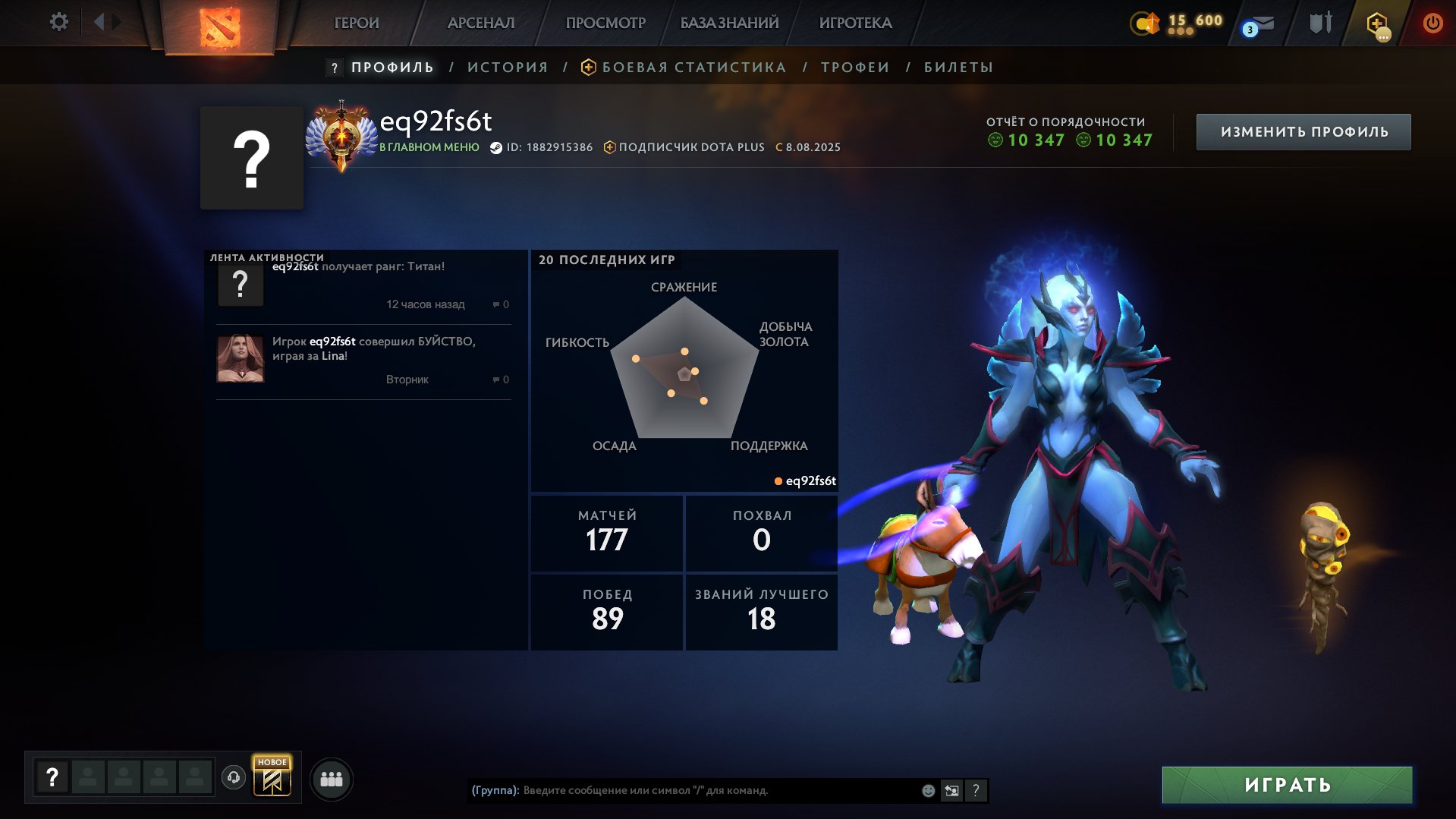
Task: Switch to the ИСТОРИЯ tab
Action: click(507, 67)
